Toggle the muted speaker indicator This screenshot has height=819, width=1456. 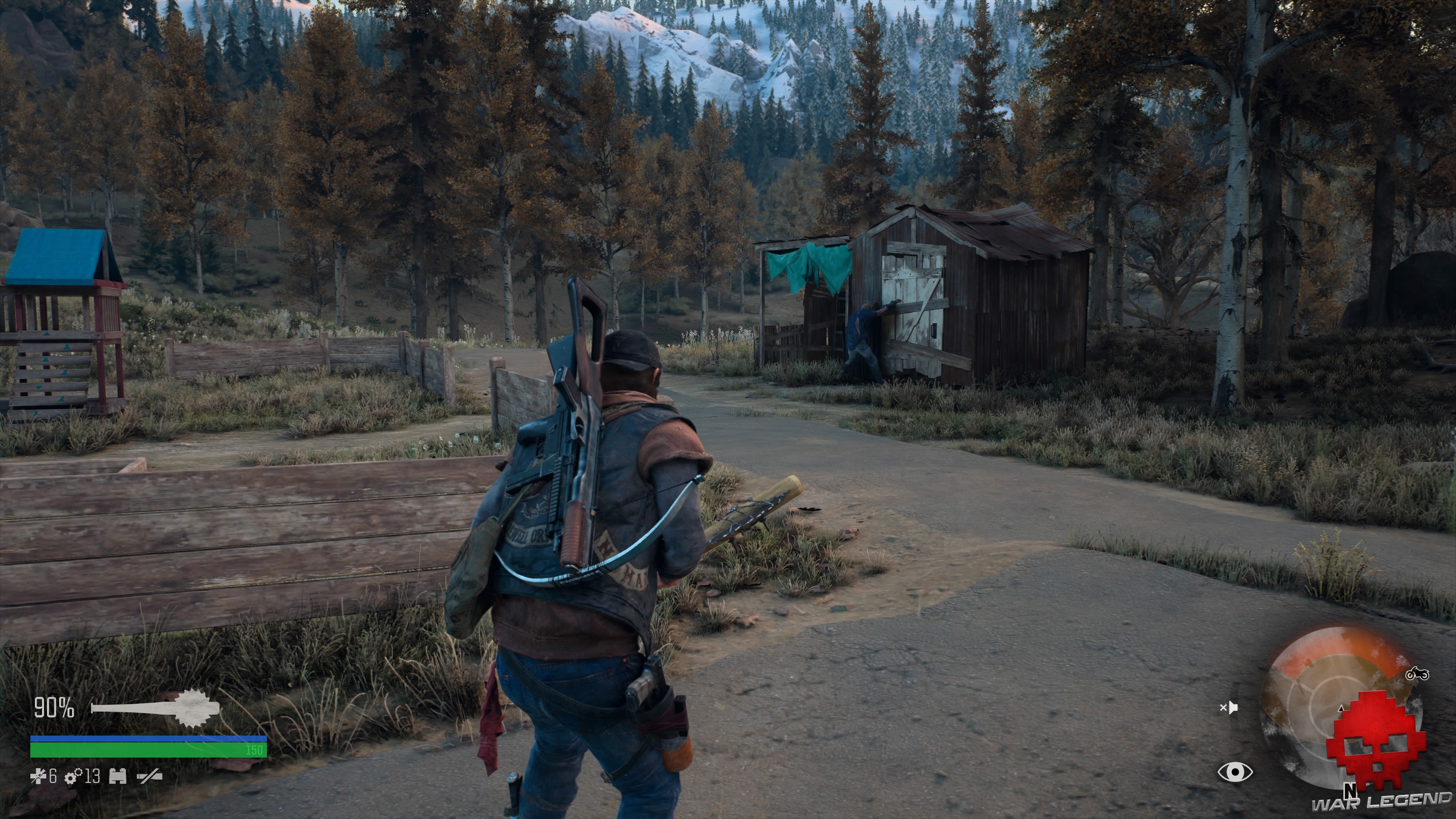(x=1230, y=708)
